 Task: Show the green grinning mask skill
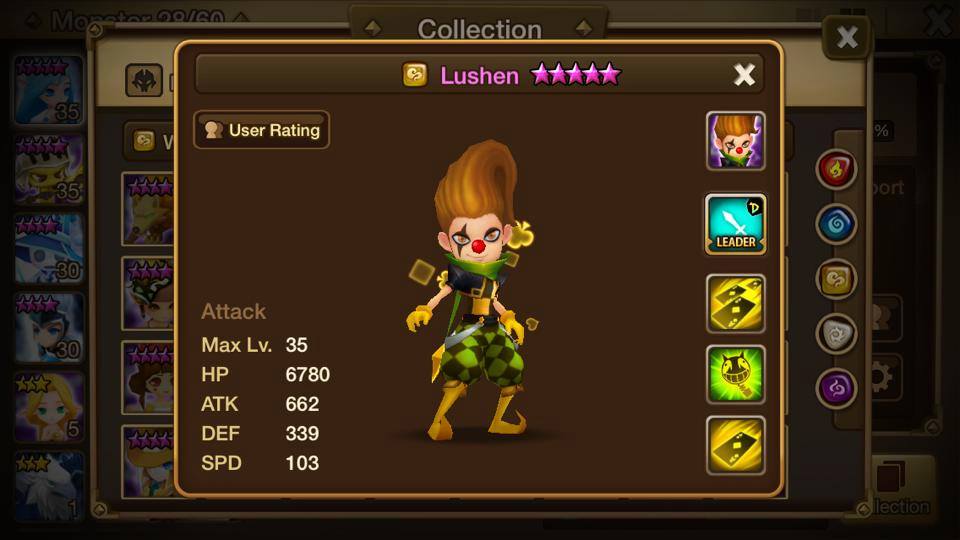tap(736, 375)
